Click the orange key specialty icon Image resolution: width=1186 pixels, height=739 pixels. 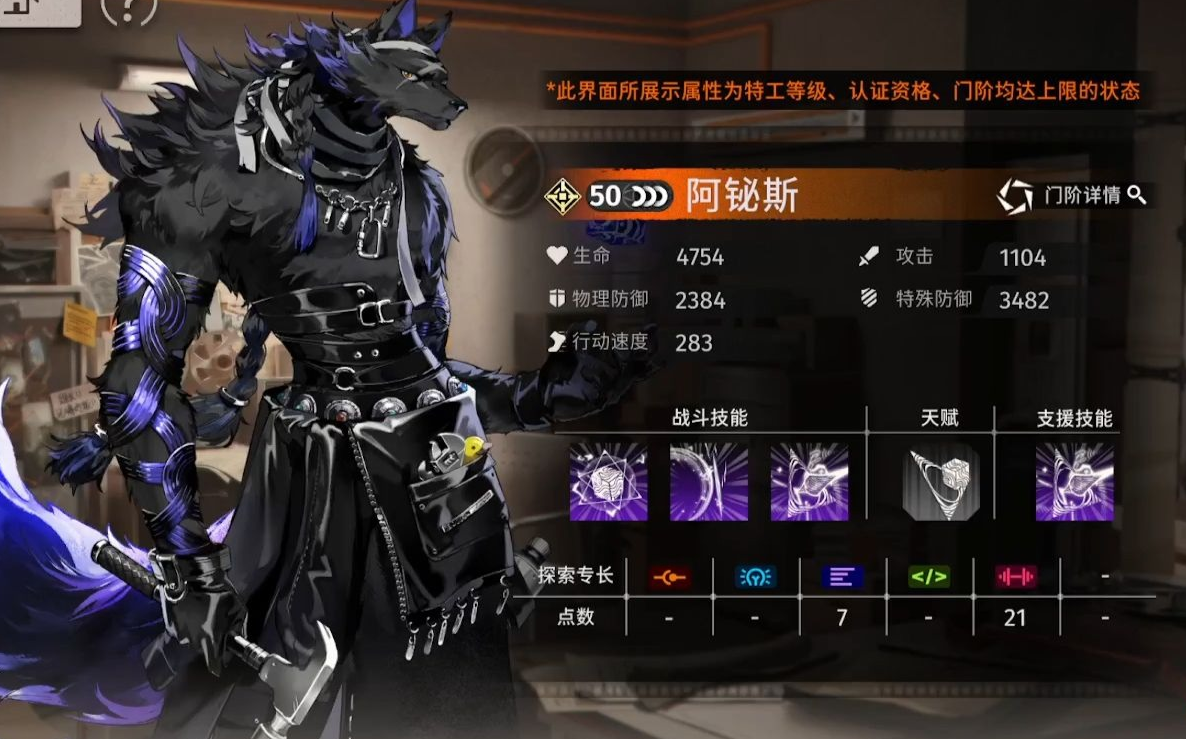point(668,576)
